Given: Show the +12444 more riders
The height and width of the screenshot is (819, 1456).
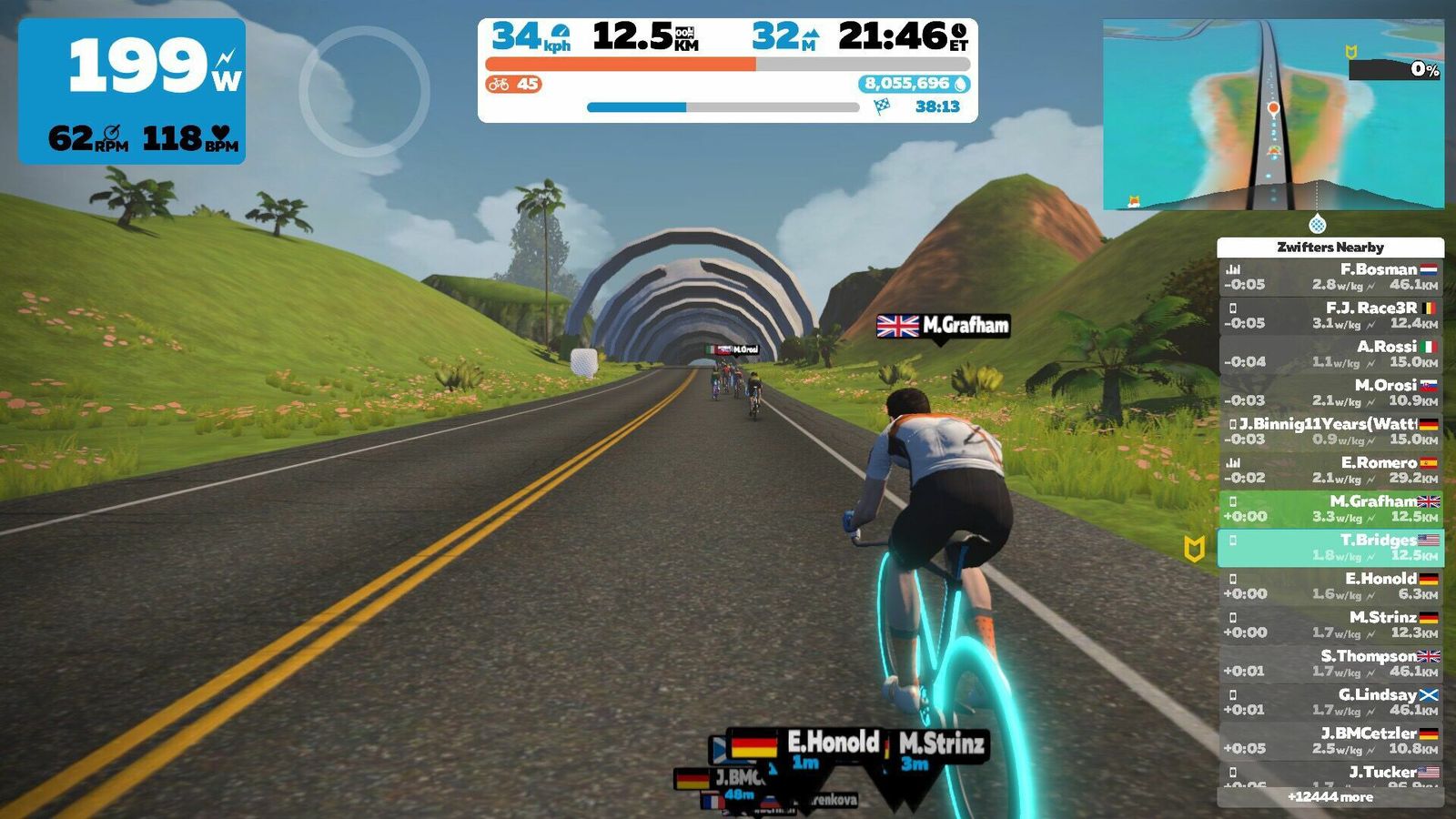Looking at the screenshot, I should (1330, 797).
